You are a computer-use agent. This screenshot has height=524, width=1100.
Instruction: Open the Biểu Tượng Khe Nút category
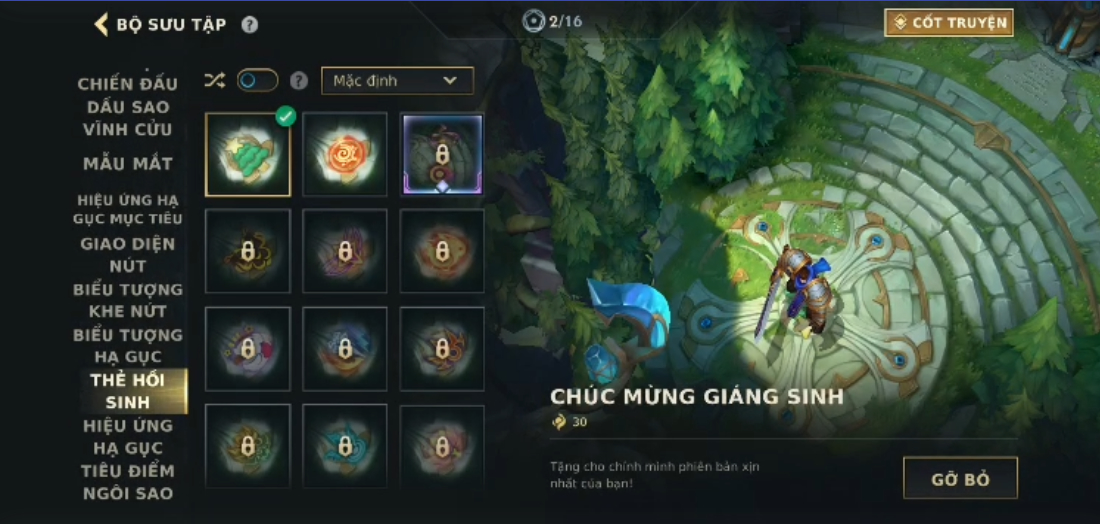coord(128,300)
